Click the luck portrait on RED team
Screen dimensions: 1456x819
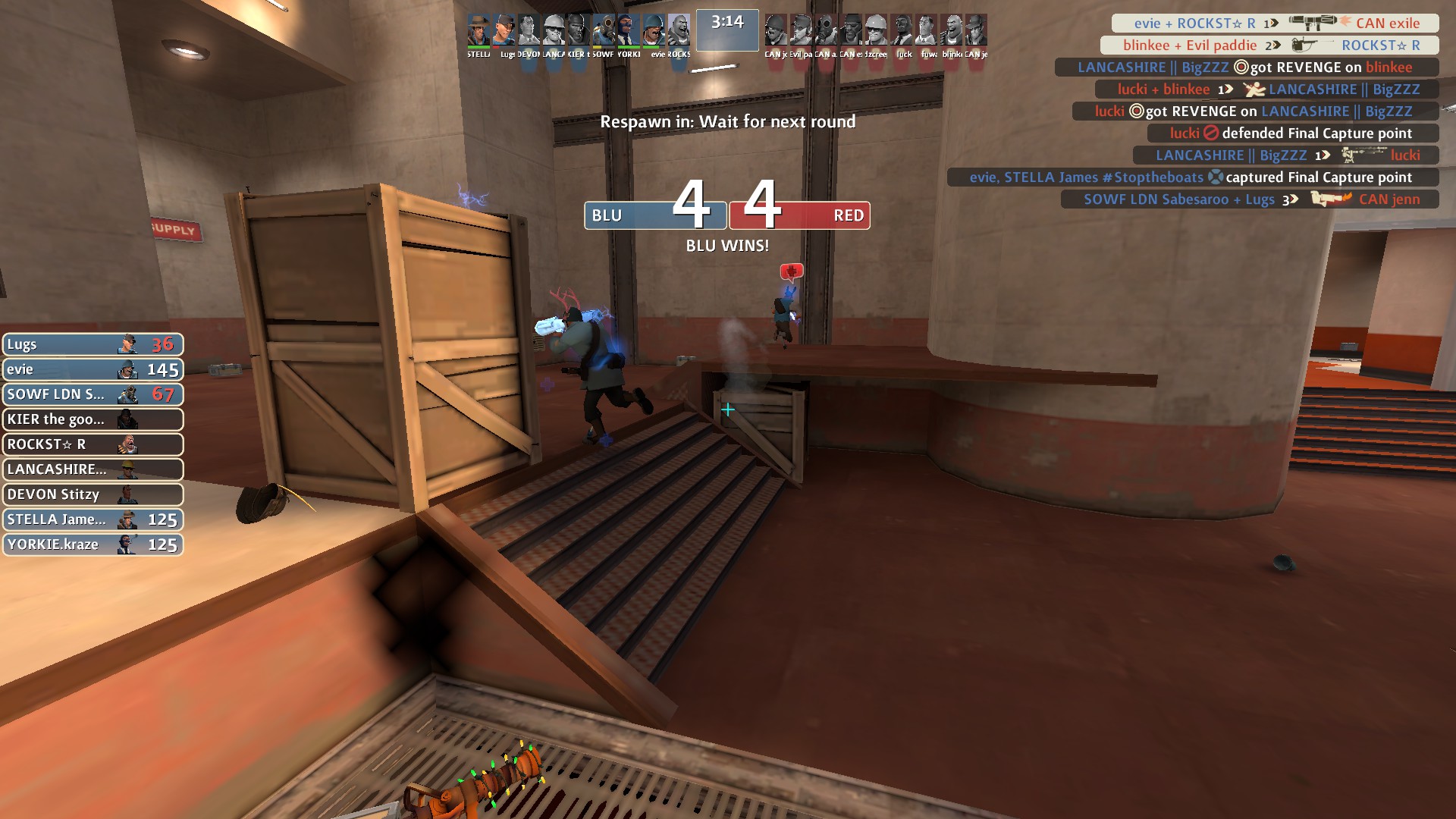pyautogui.click(x=902, y=32)
